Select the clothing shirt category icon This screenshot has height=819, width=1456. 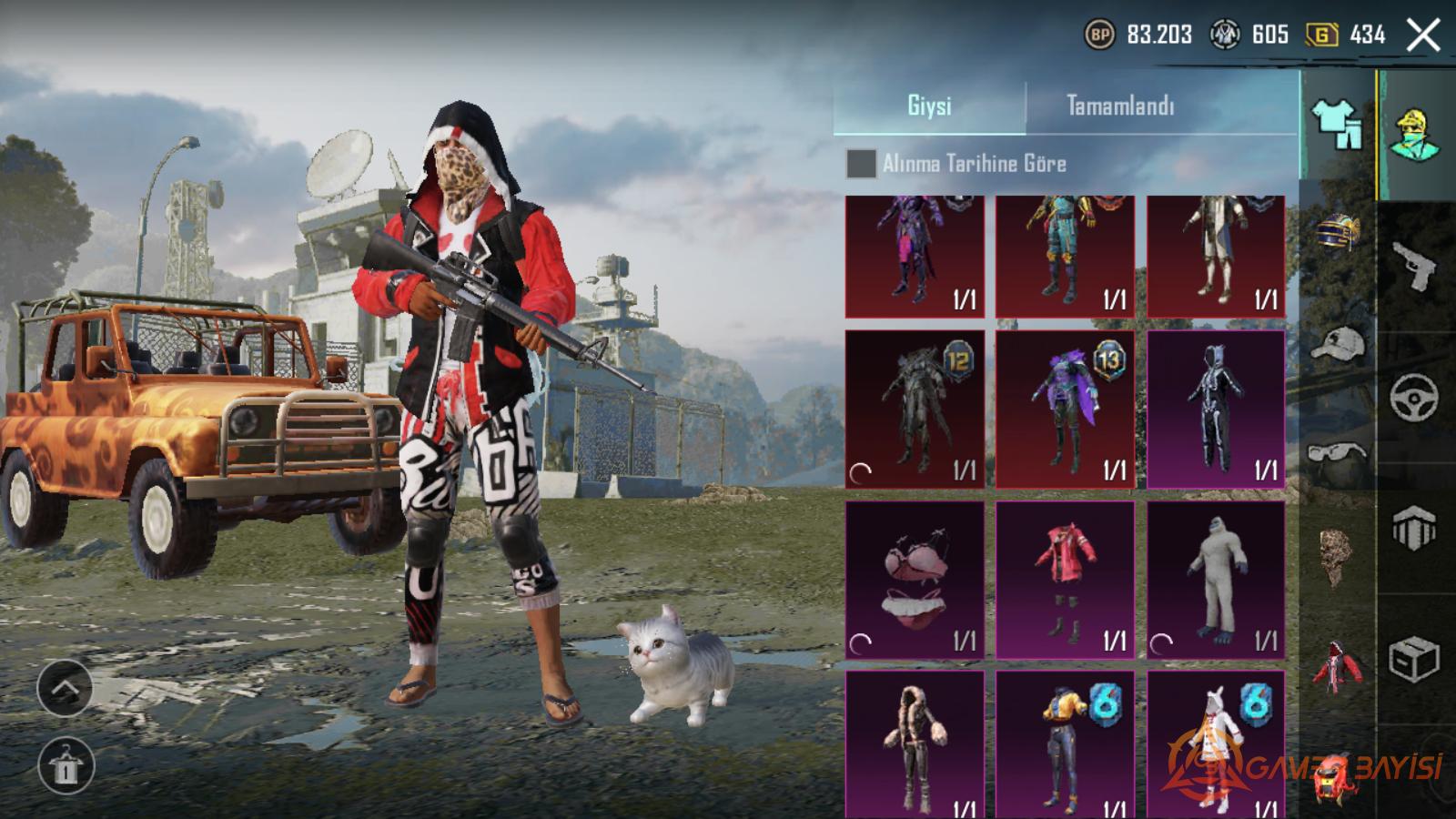click(1337, 124)
